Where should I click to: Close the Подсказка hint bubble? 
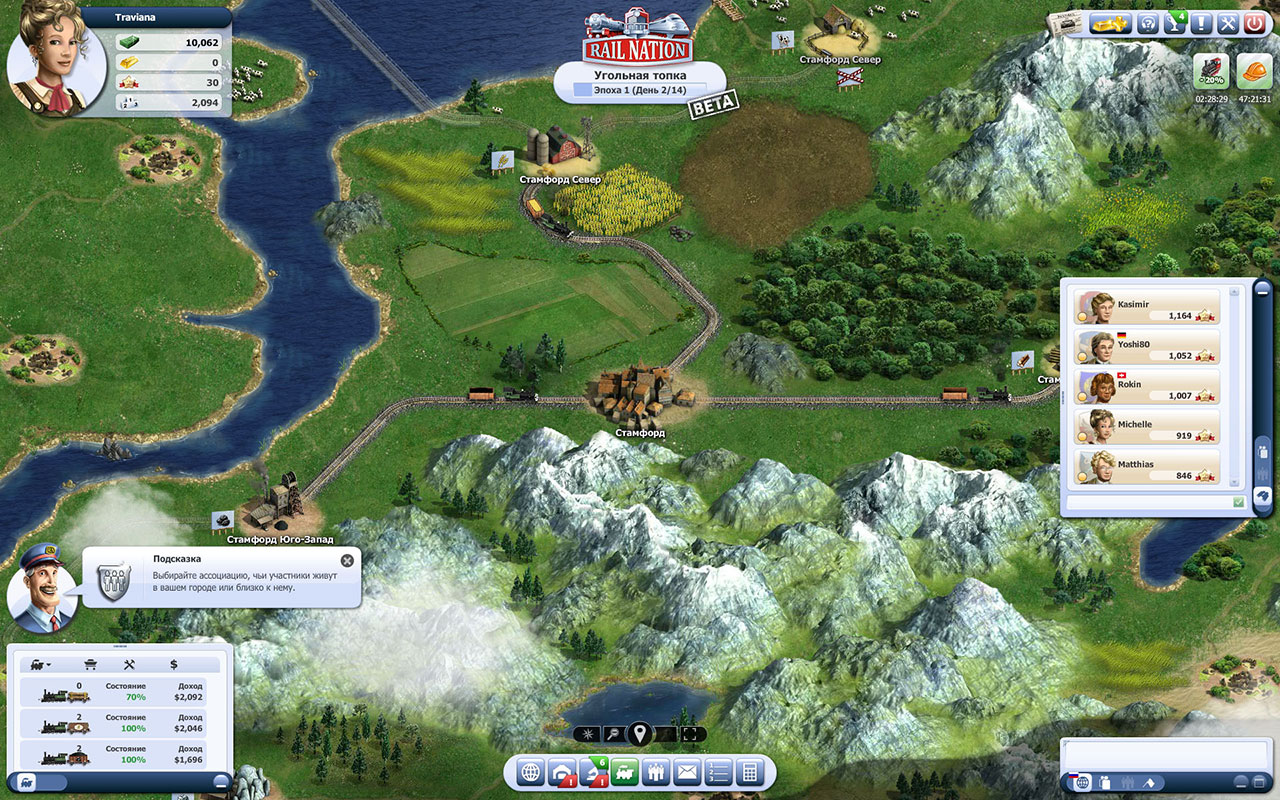tap(347, 561)
